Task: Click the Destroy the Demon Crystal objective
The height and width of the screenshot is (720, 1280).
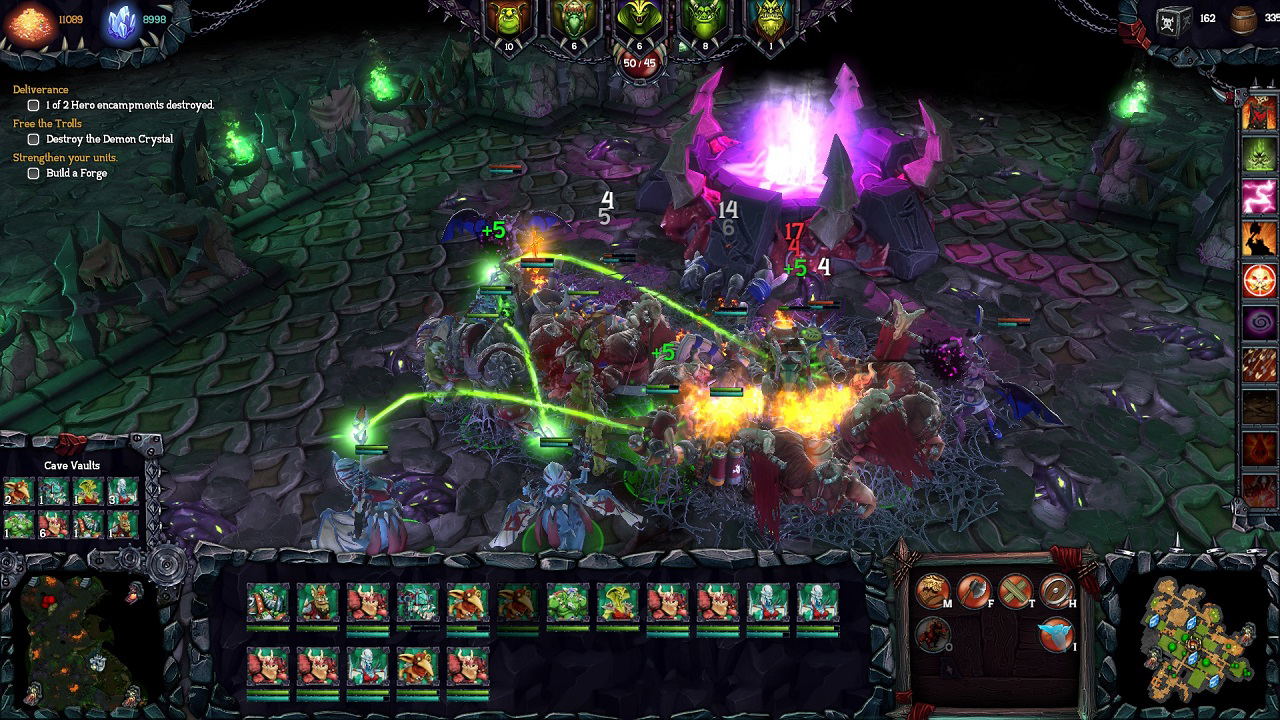Action: pyautogui.click(x=109, y=139)
